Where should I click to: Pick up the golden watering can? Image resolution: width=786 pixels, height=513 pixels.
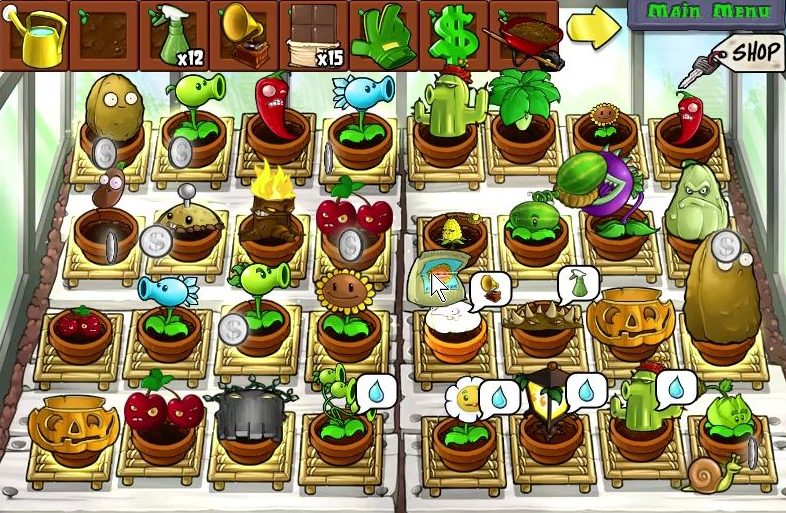pos(35,35)
